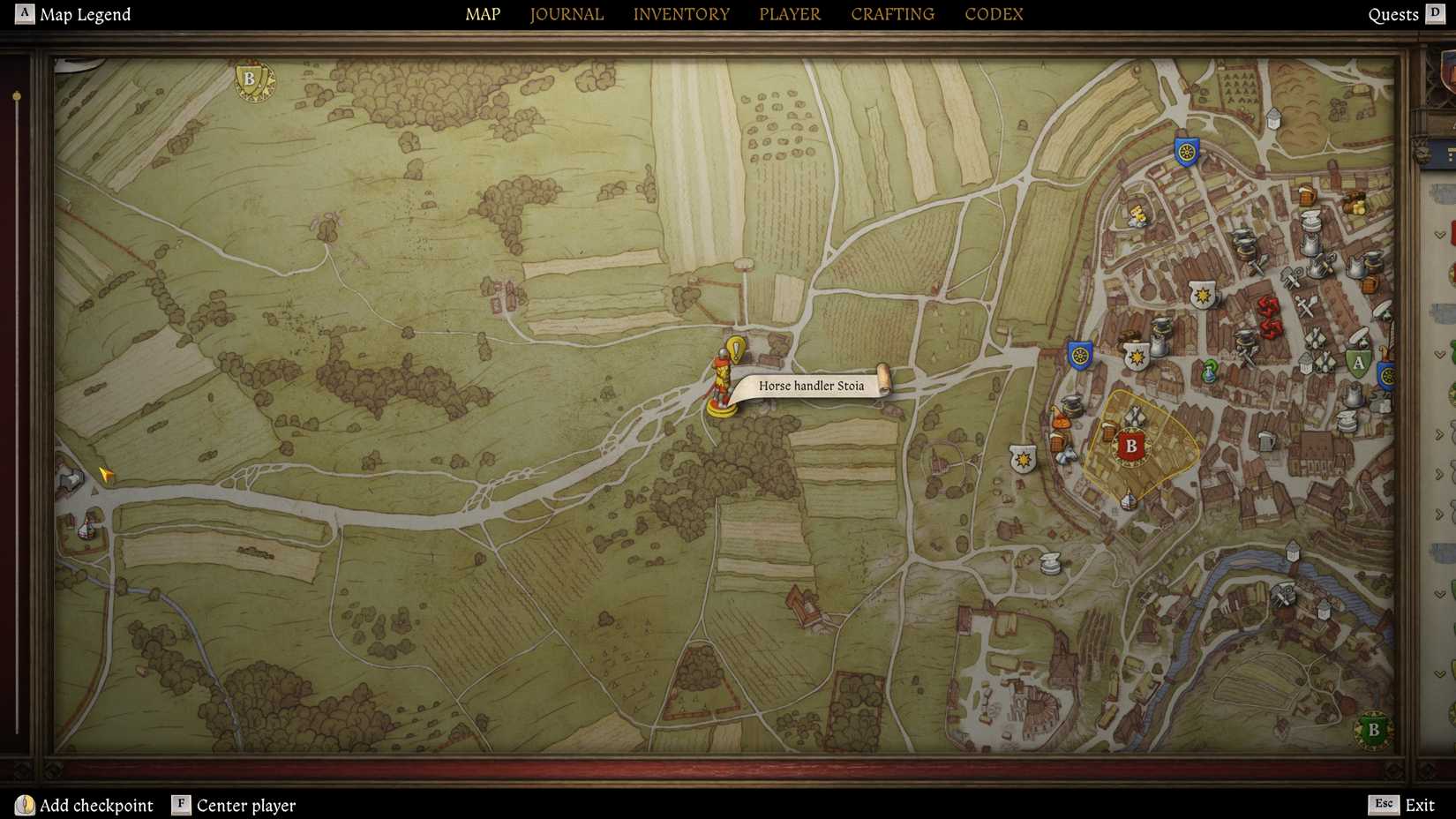1456x819 pixels.
Task: Open the CRAFTING menu
Action: coord(892,14)
